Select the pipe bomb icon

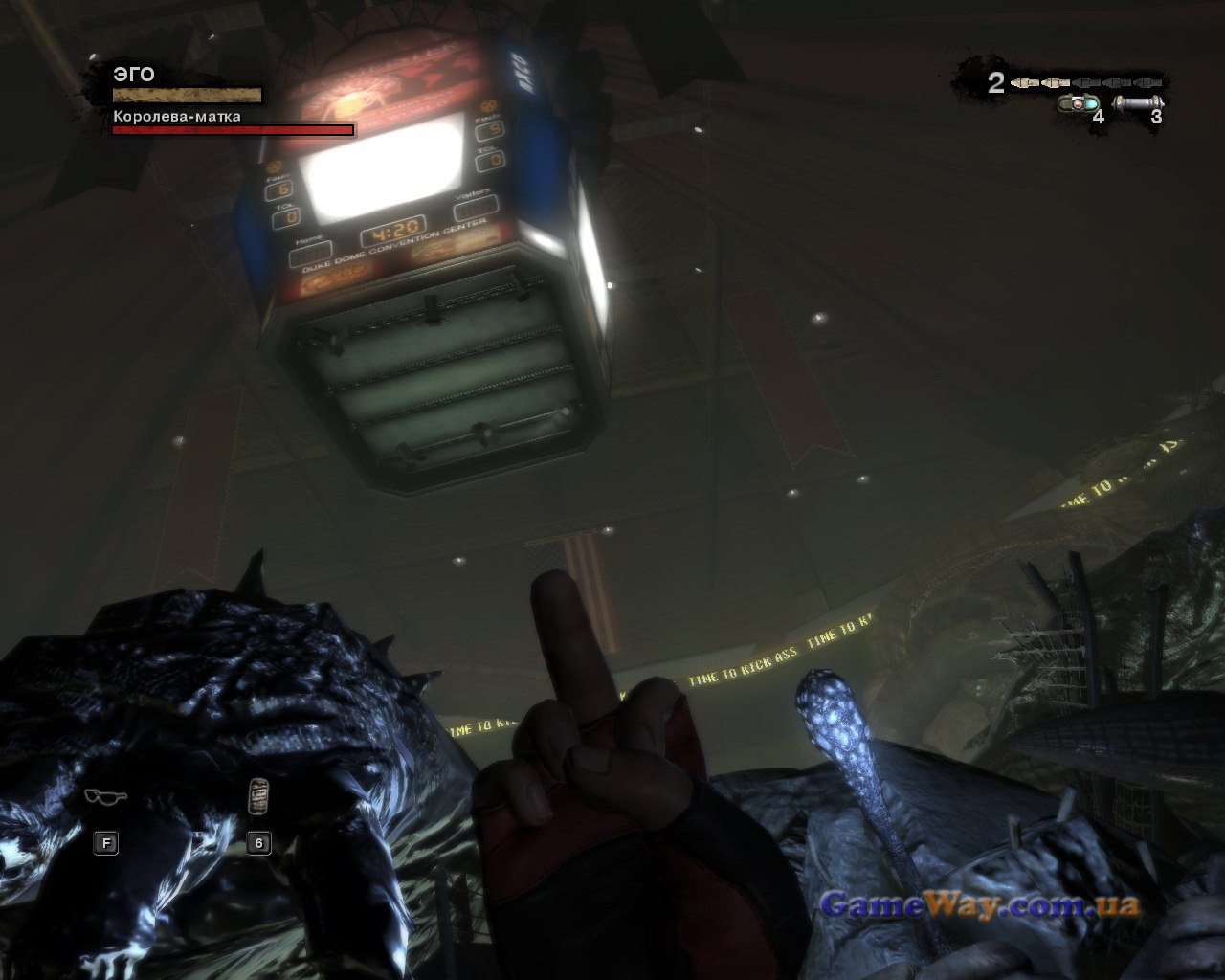tap(1139, 101)
